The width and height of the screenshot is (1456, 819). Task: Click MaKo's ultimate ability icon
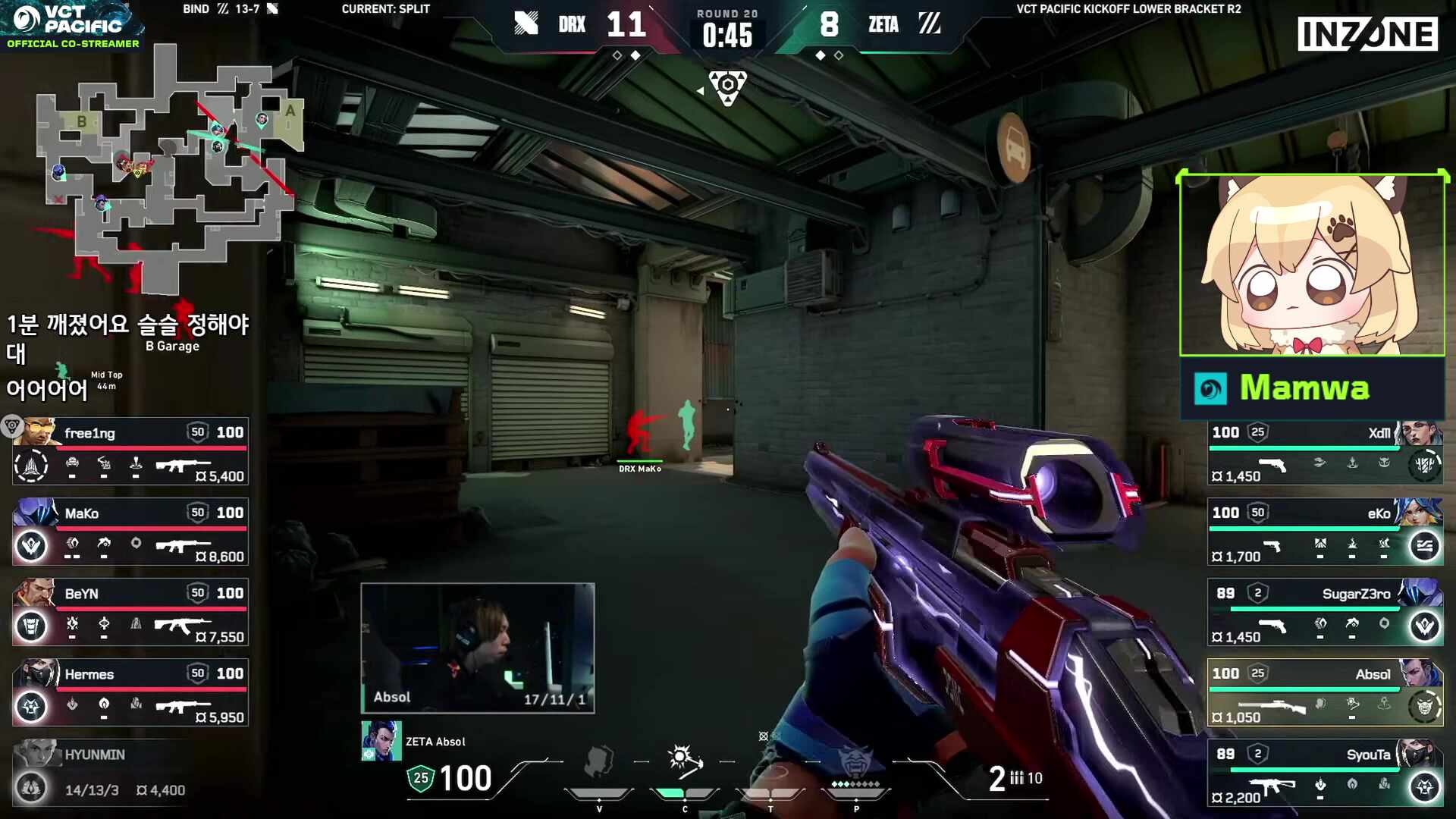pos(30,546)
